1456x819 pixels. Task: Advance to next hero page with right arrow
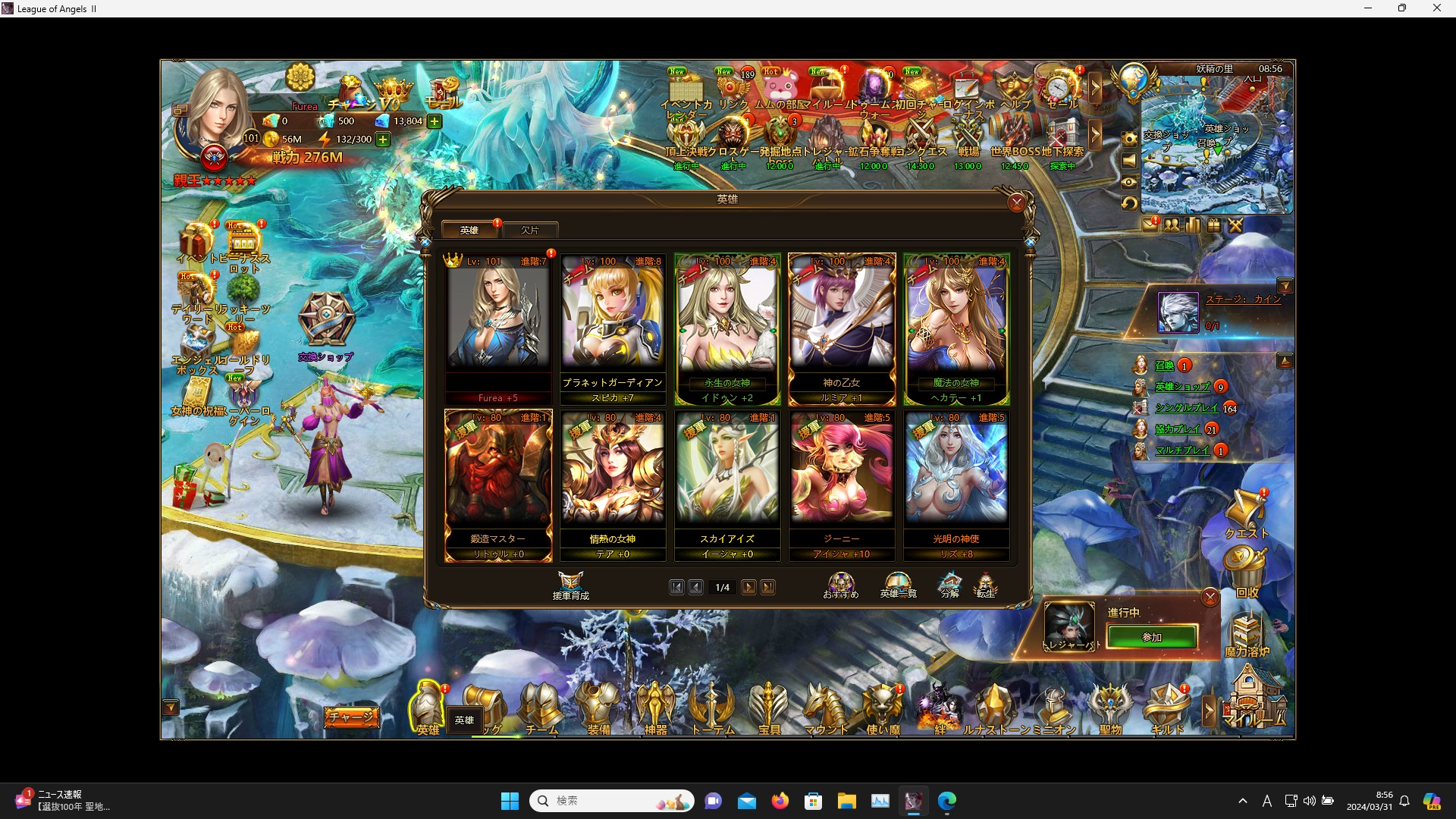pos(749,587)
